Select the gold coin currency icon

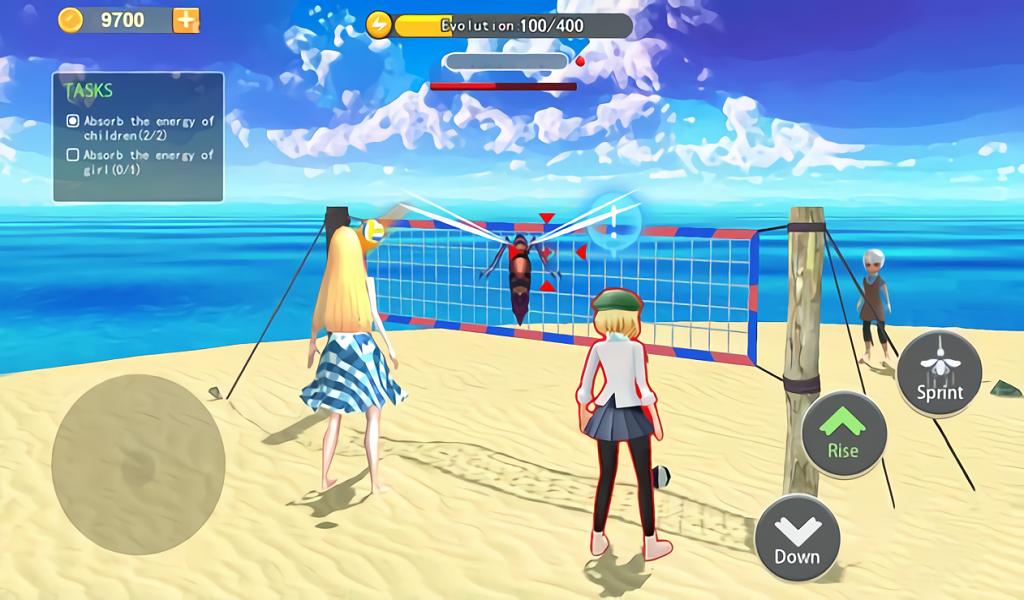(x=70, y=20)
